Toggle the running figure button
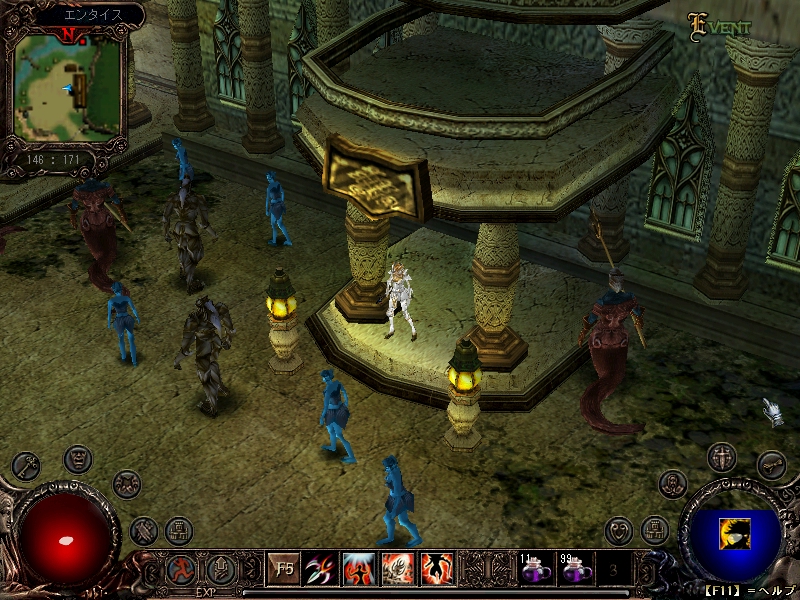Screen dimensions: 800x600 tap(181, 571)
